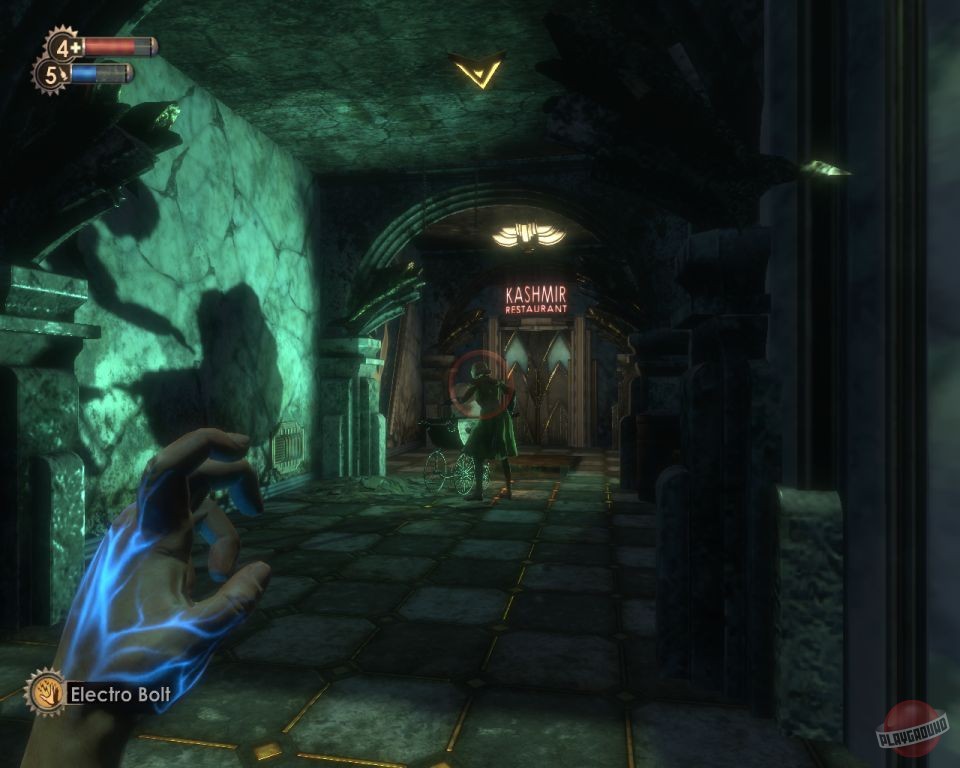The height and width of the screenshot is (768, 960).
Task: Click the first aid kit count gear
Action: pos(63,46)
